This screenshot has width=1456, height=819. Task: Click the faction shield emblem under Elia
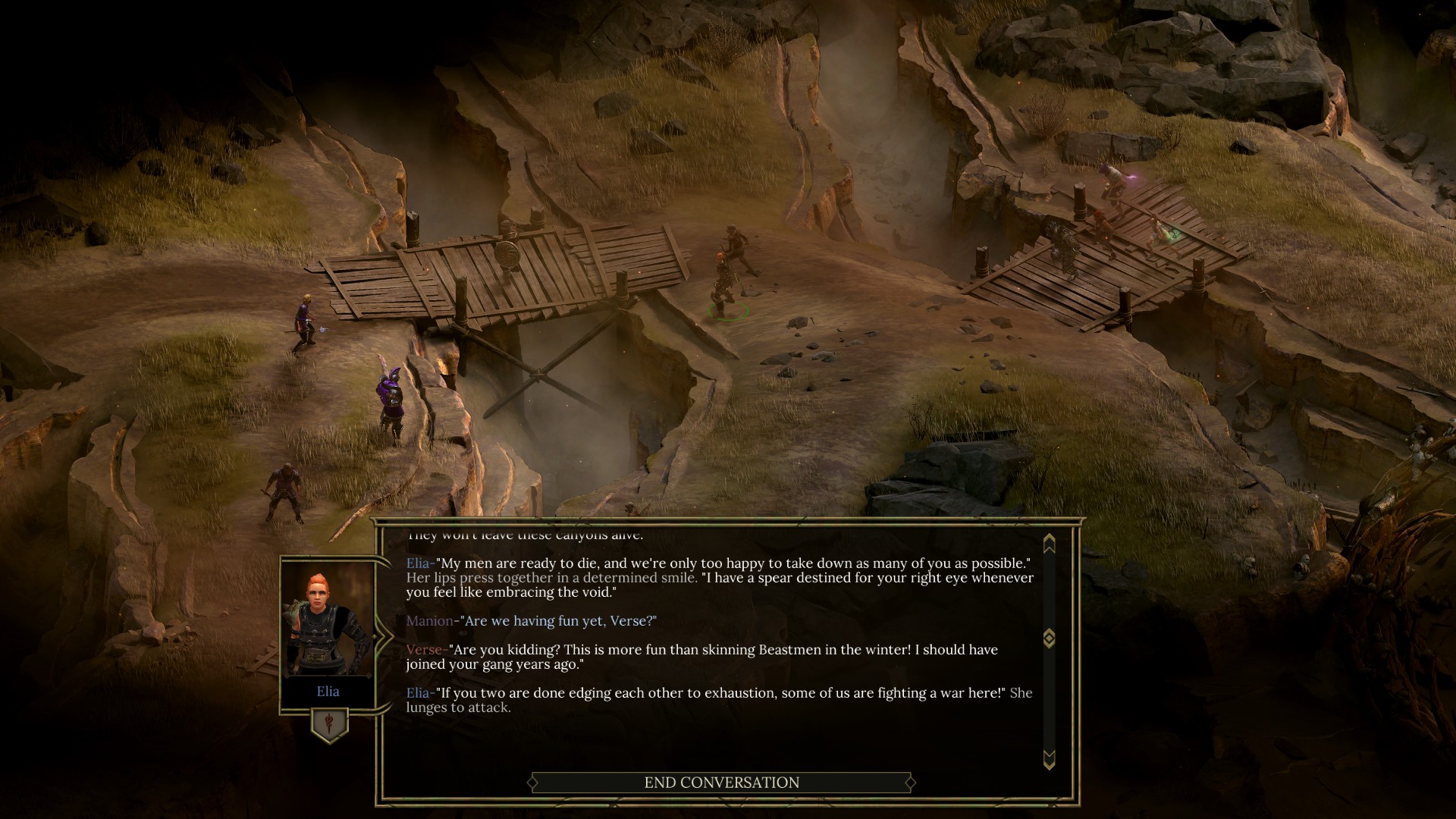tap(329, 724)
